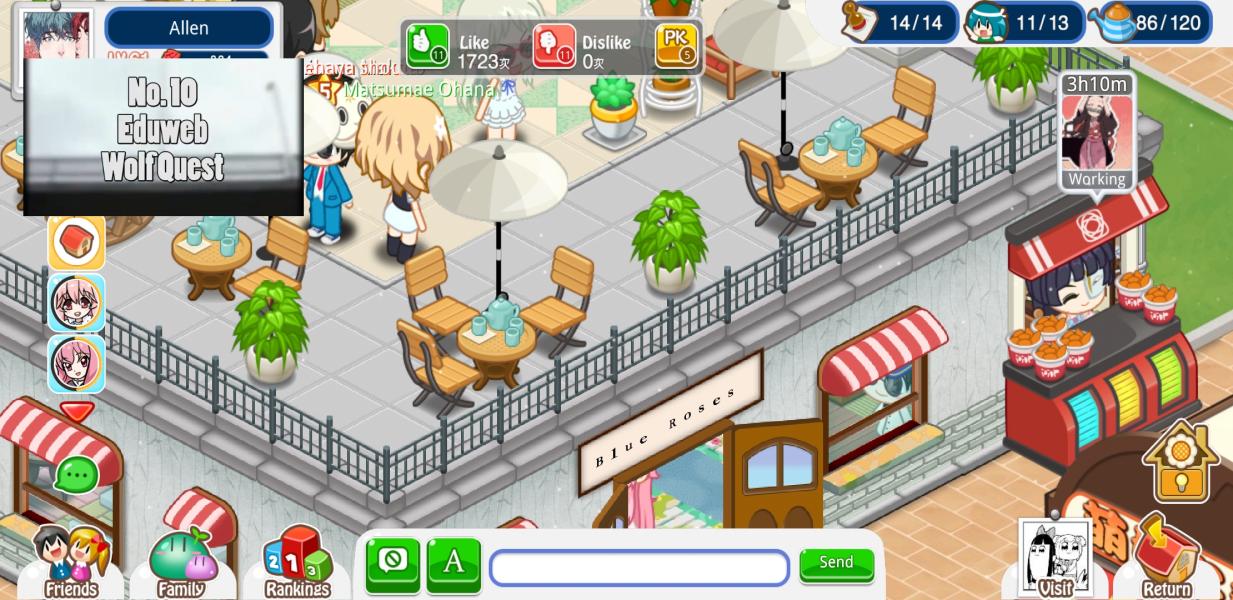Open the yellow PK challenge button
The height and width of the screenshot is (600, 1233).
(676, 45)
